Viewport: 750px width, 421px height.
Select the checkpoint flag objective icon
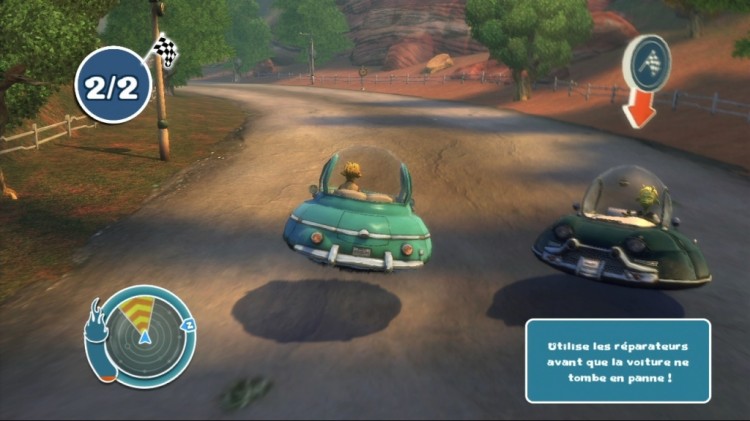[646, 63]
